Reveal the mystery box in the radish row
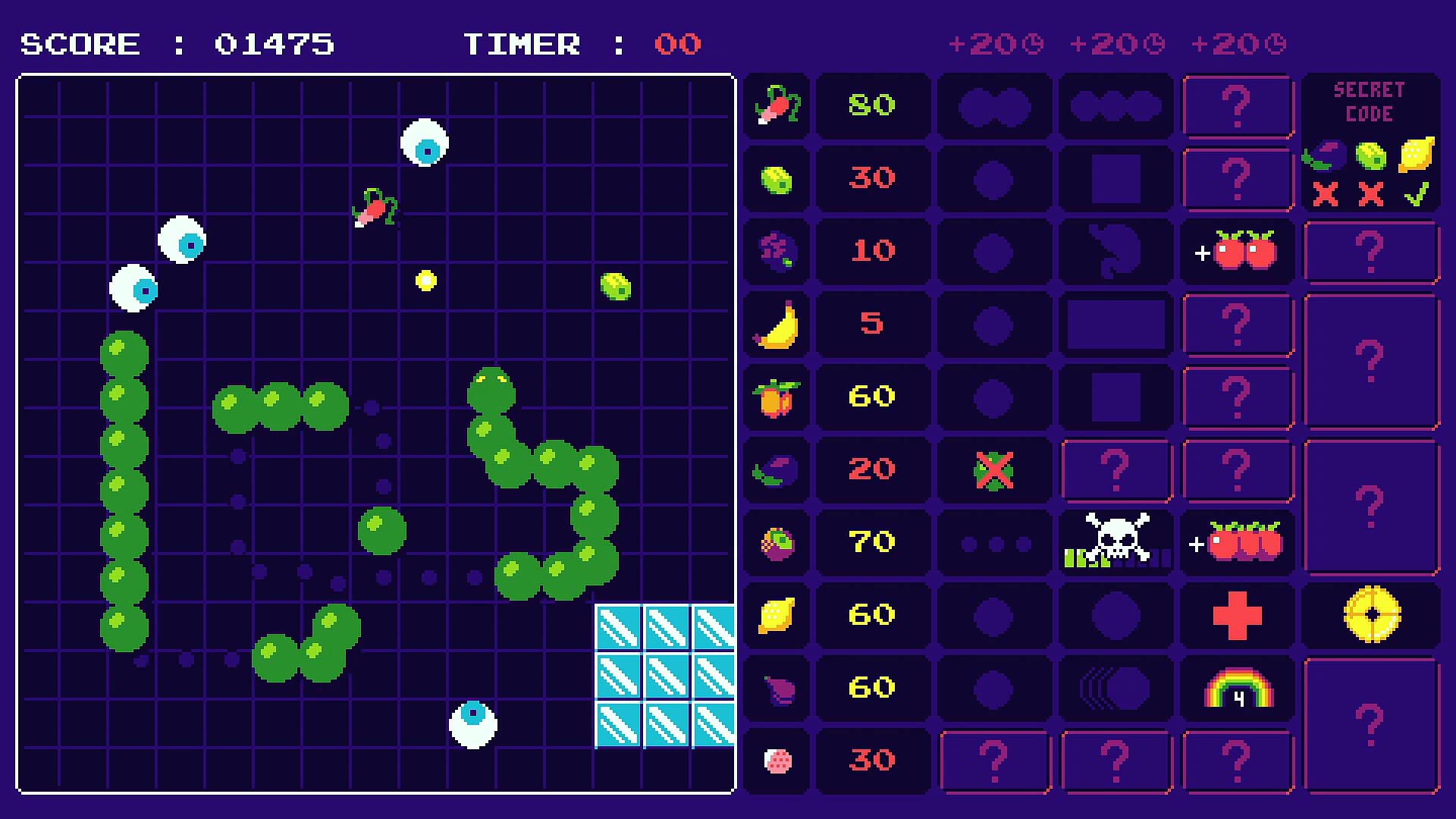 (1237, 105)
